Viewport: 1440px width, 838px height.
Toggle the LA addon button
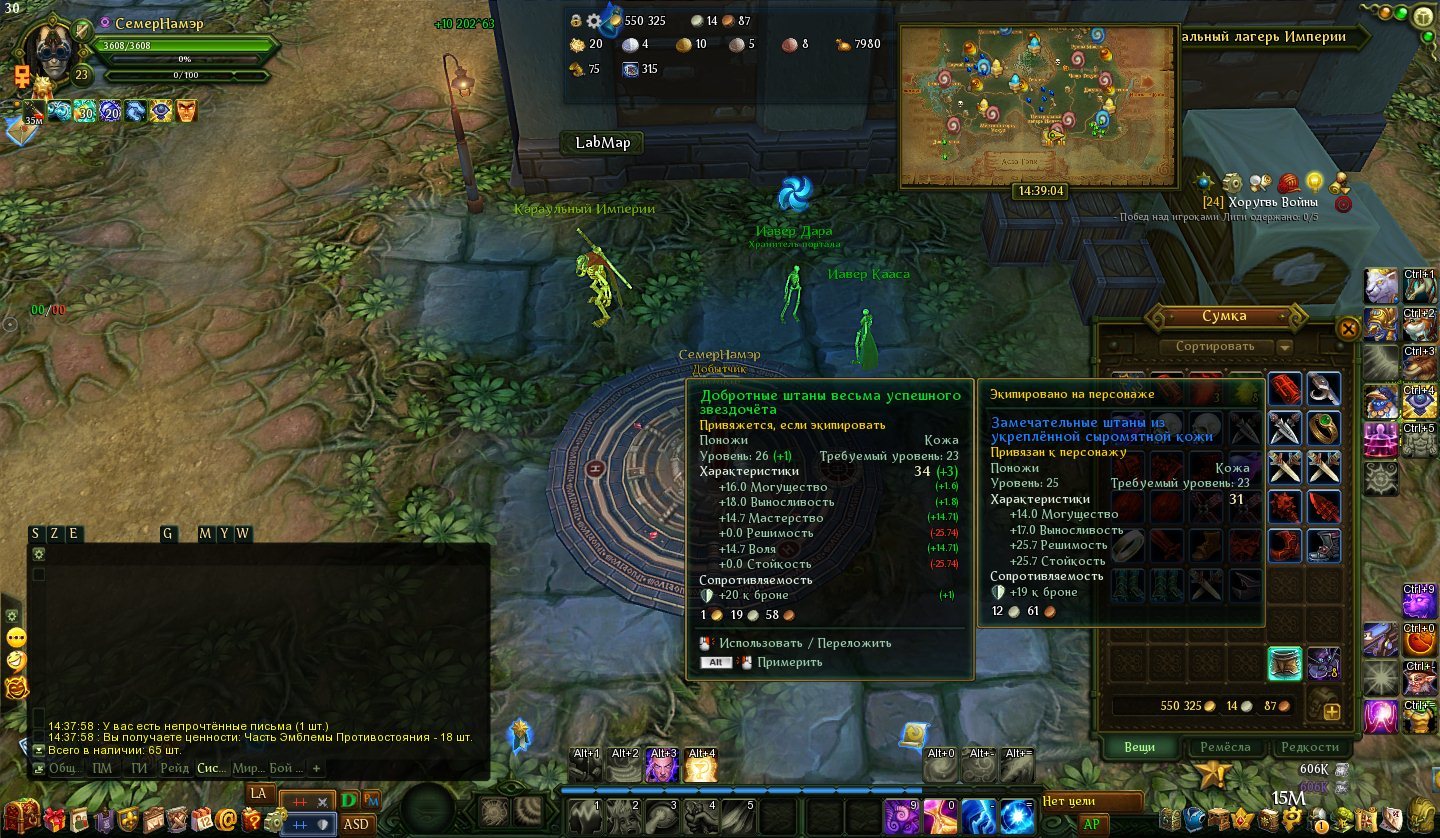point(258,793)
